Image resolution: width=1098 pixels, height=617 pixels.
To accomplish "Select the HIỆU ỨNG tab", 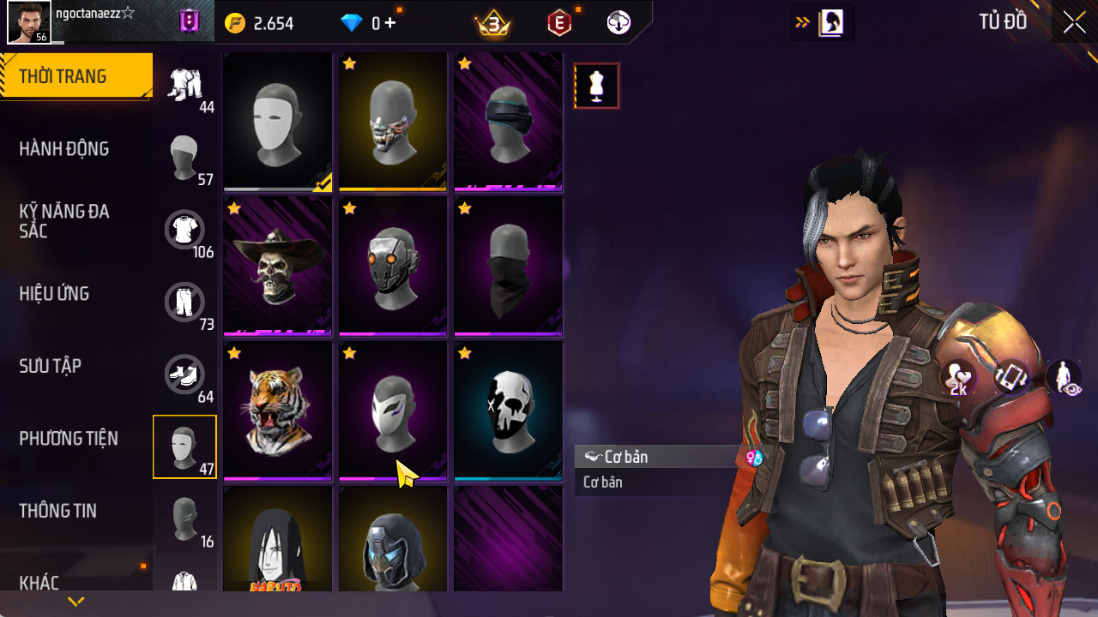I will pos(54,294).
